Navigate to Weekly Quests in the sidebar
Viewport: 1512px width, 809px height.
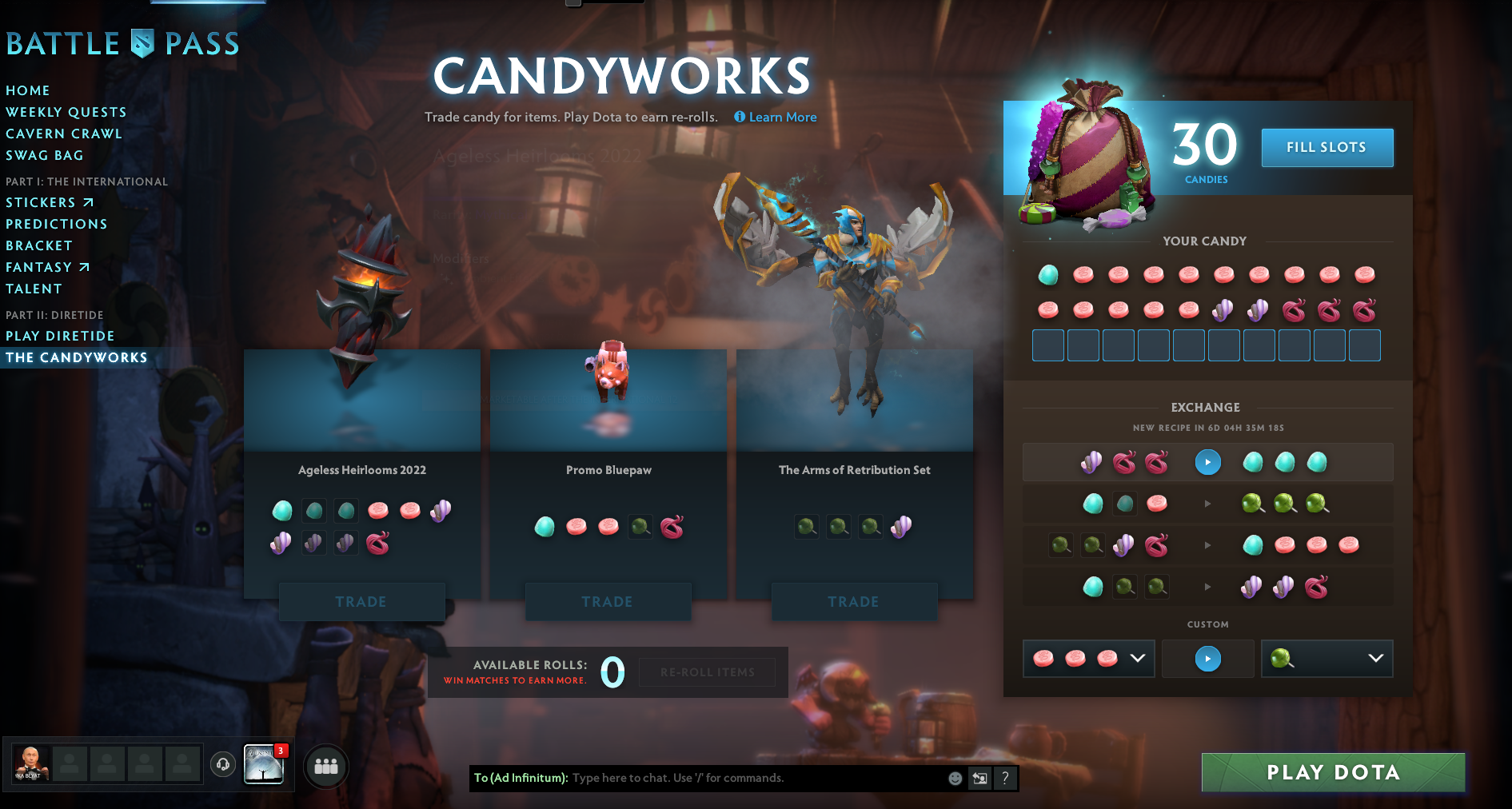click(66, 112)
